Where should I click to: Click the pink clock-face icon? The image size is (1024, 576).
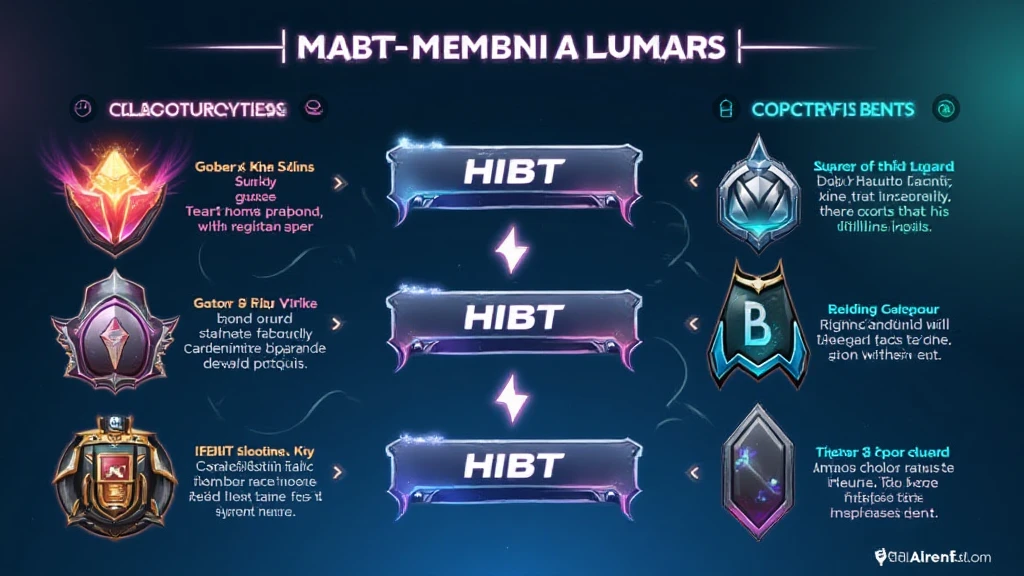point(84,108)
